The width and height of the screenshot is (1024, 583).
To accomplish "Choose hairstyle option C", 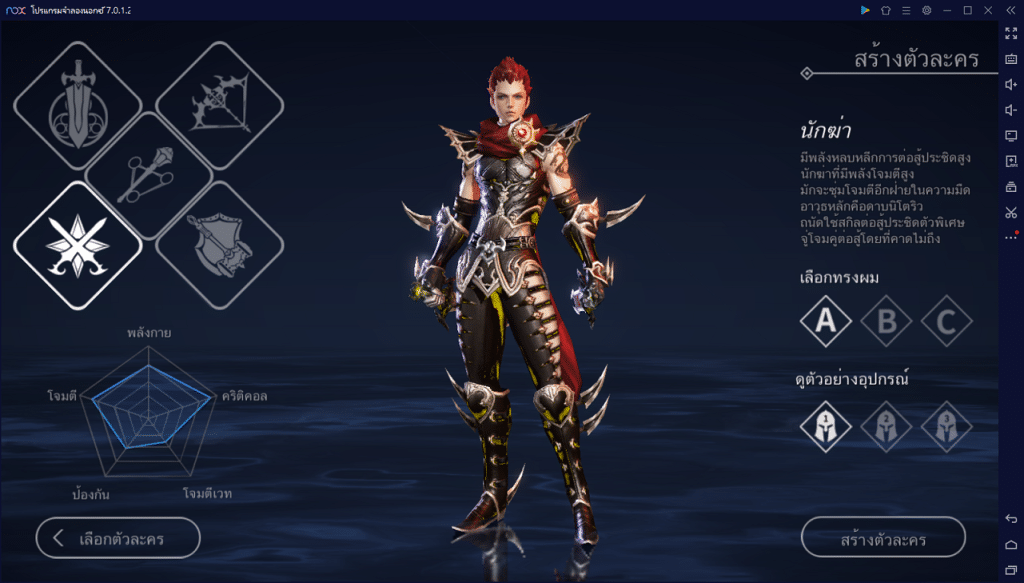I will coord(946,321).
